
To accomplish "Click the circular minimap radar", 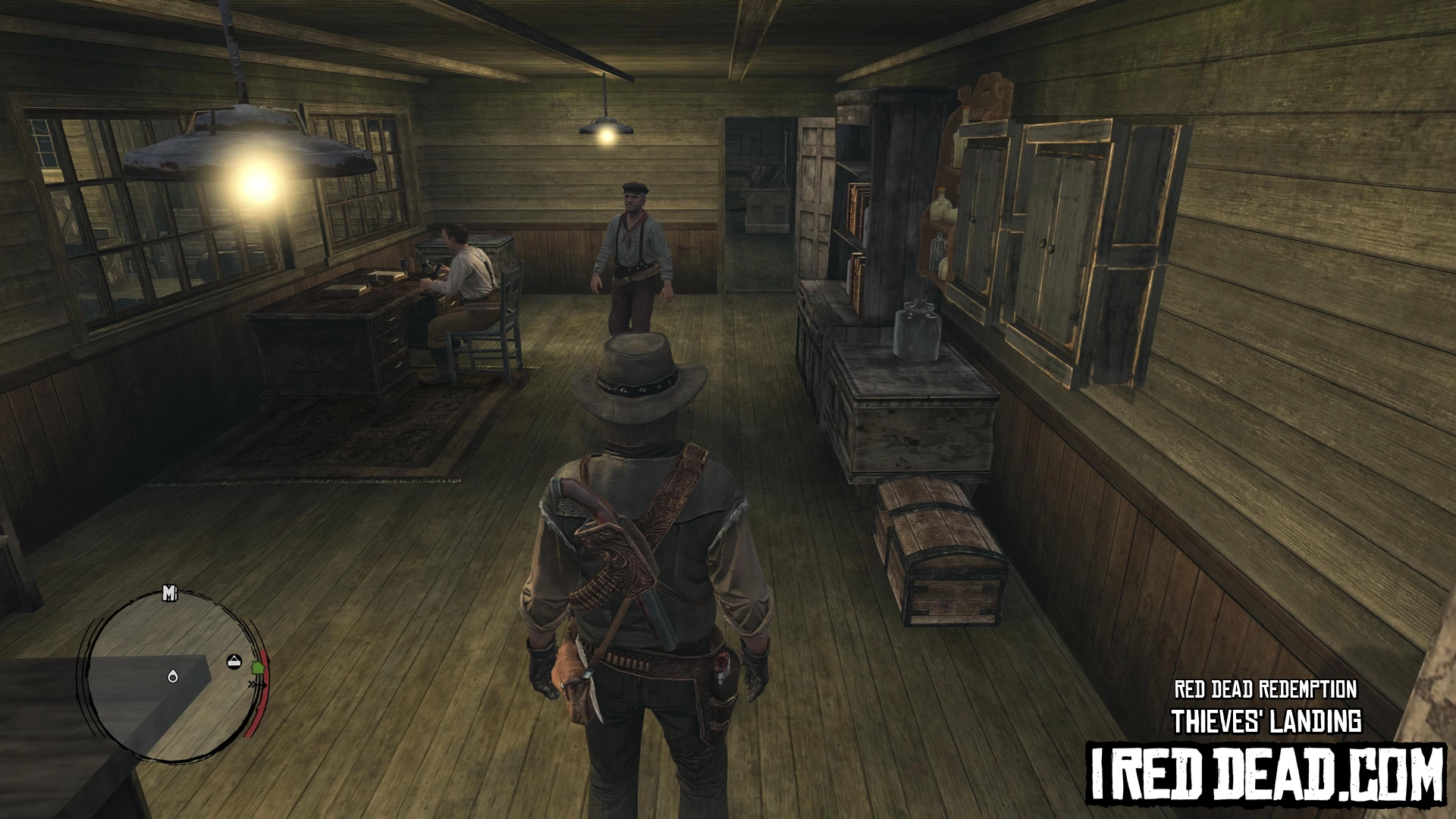I will pos(171,676).
